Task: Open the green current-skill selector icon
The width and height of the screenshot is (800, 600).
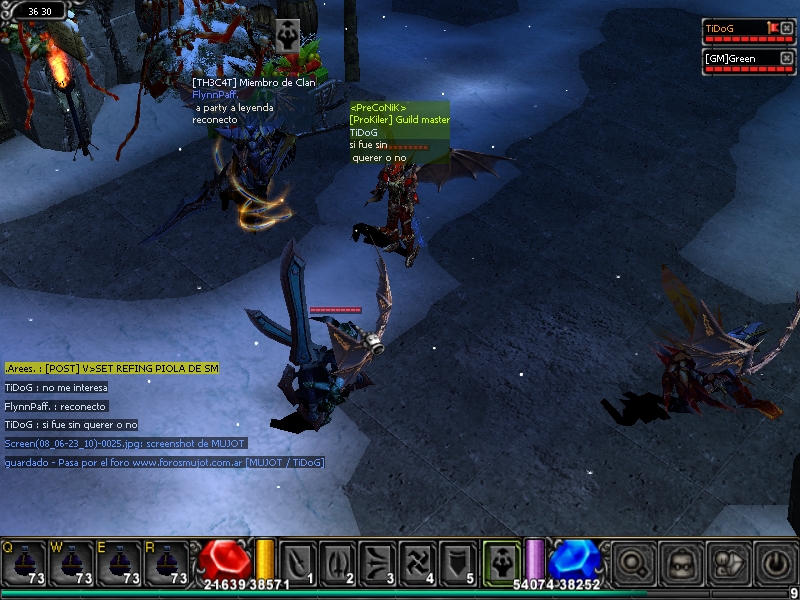Action: (x=501, y=561)
